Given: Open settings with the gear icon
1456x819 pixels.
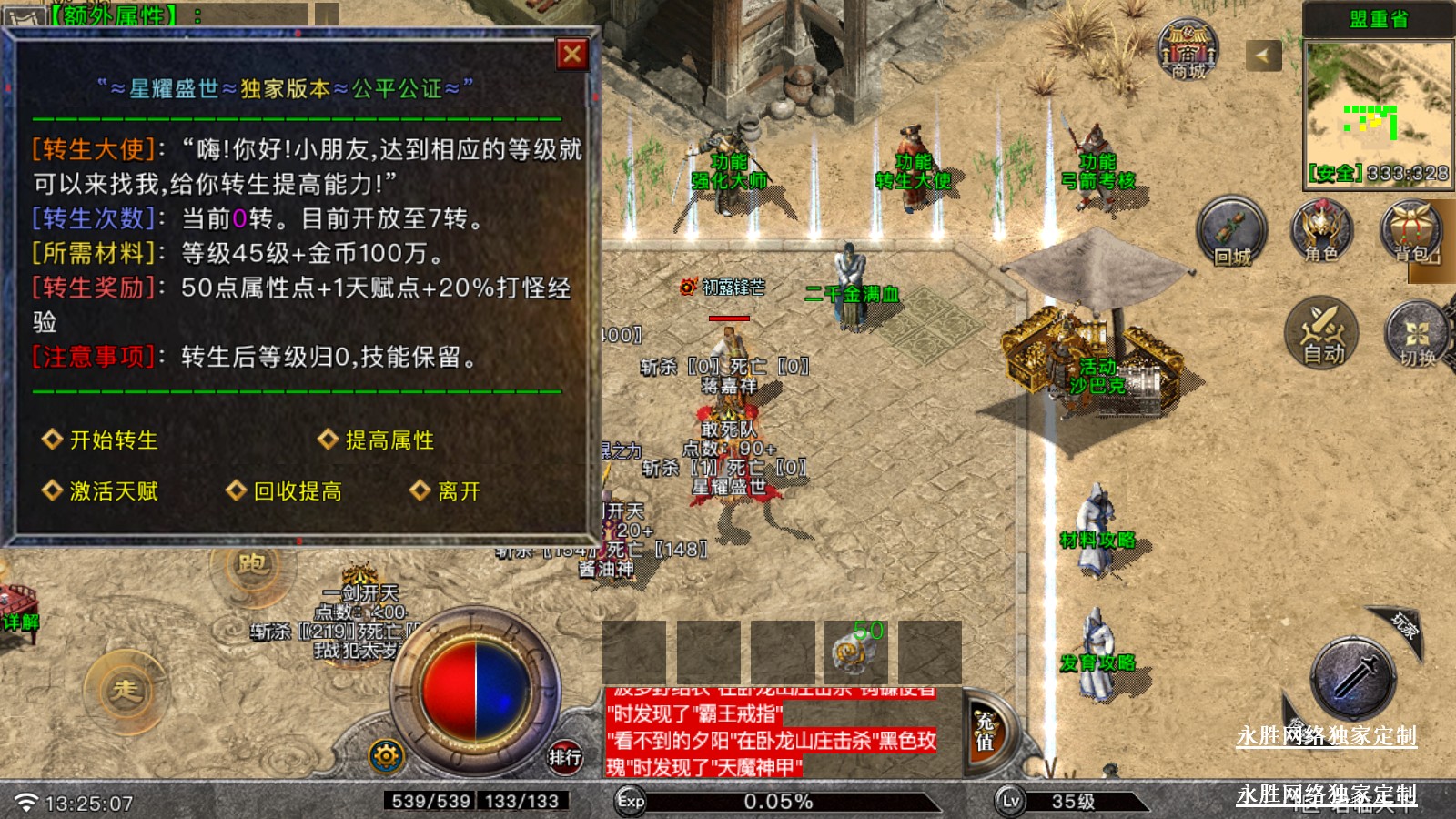Looking at the screenshot, I should point(387,755).
